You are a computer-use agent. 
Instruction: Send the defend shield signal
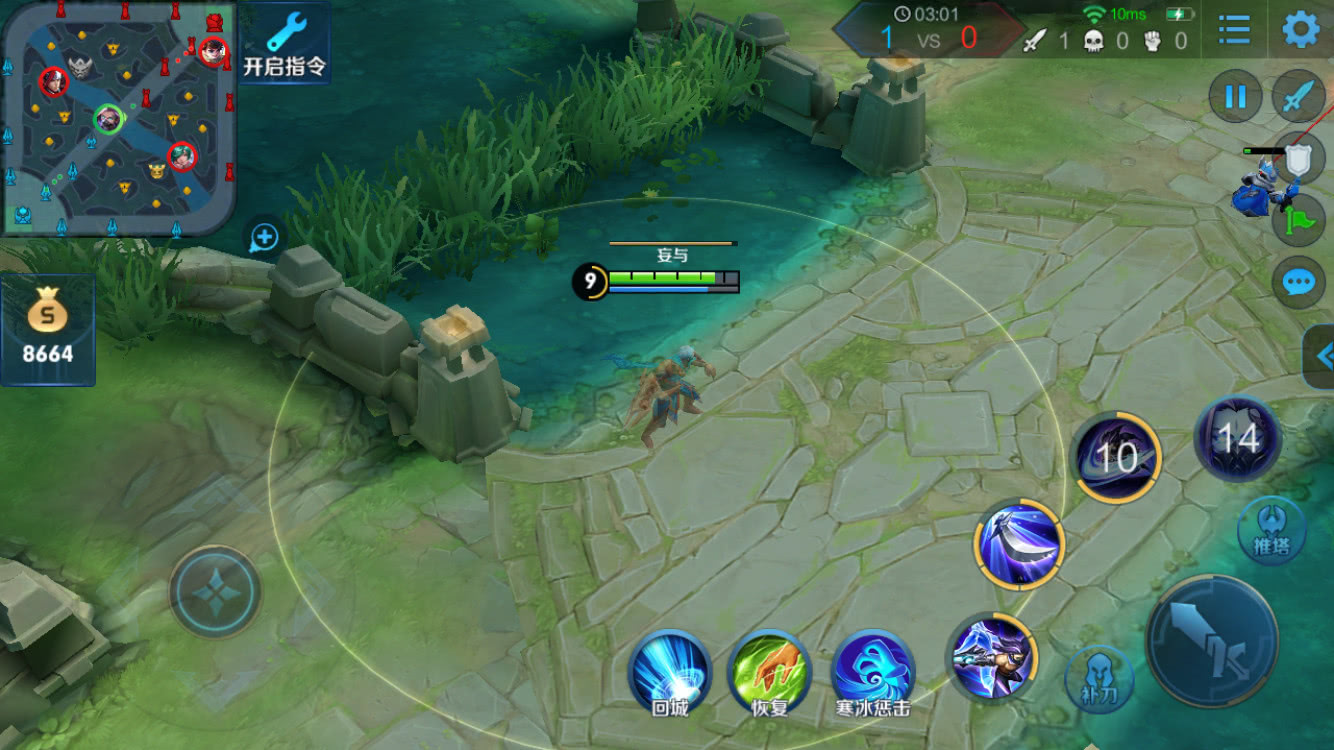pyautogui.click(x=1298, y=160)
